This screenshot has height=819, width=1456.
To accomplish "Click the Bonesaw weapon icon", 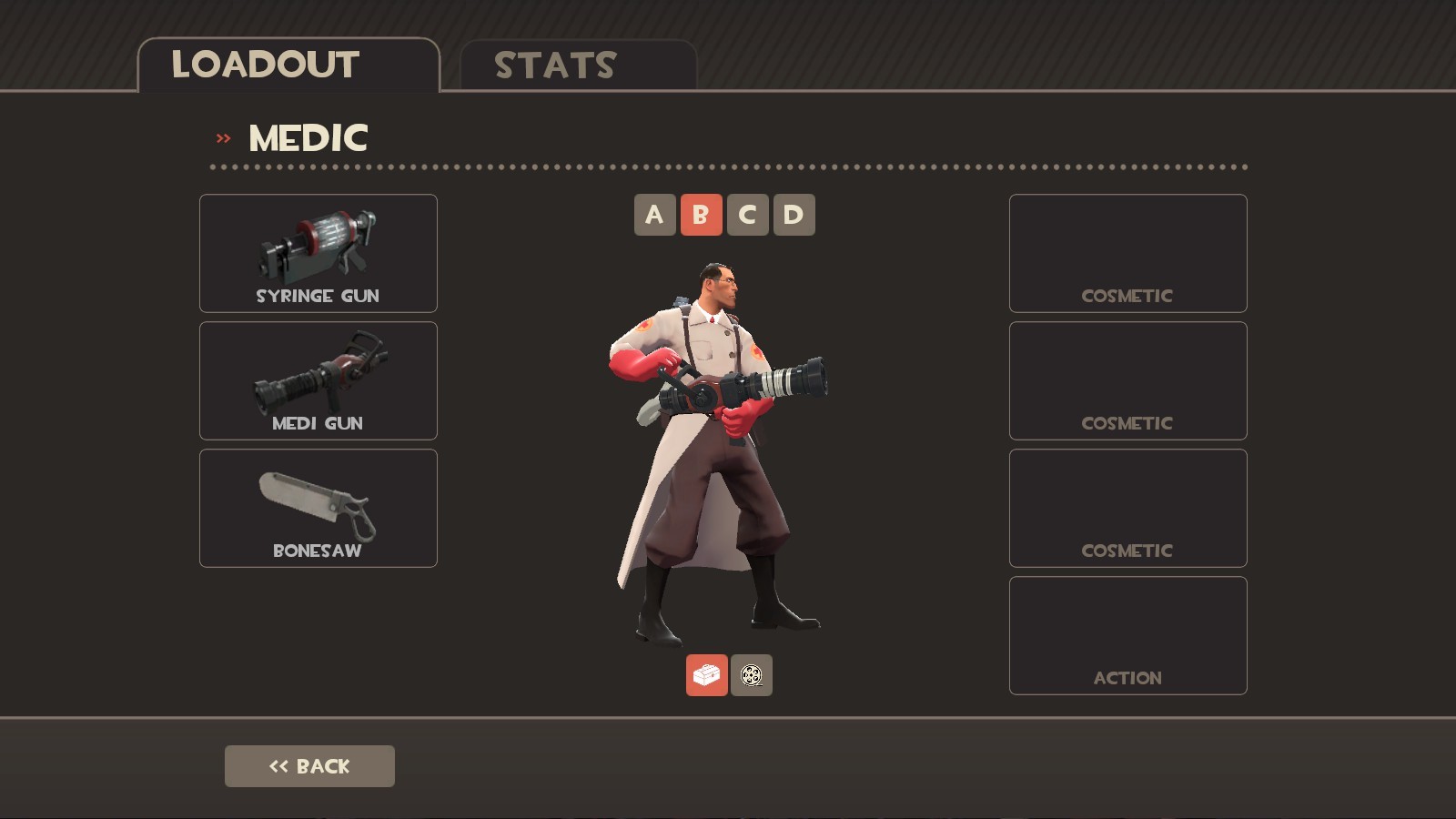I will [318, 500].
